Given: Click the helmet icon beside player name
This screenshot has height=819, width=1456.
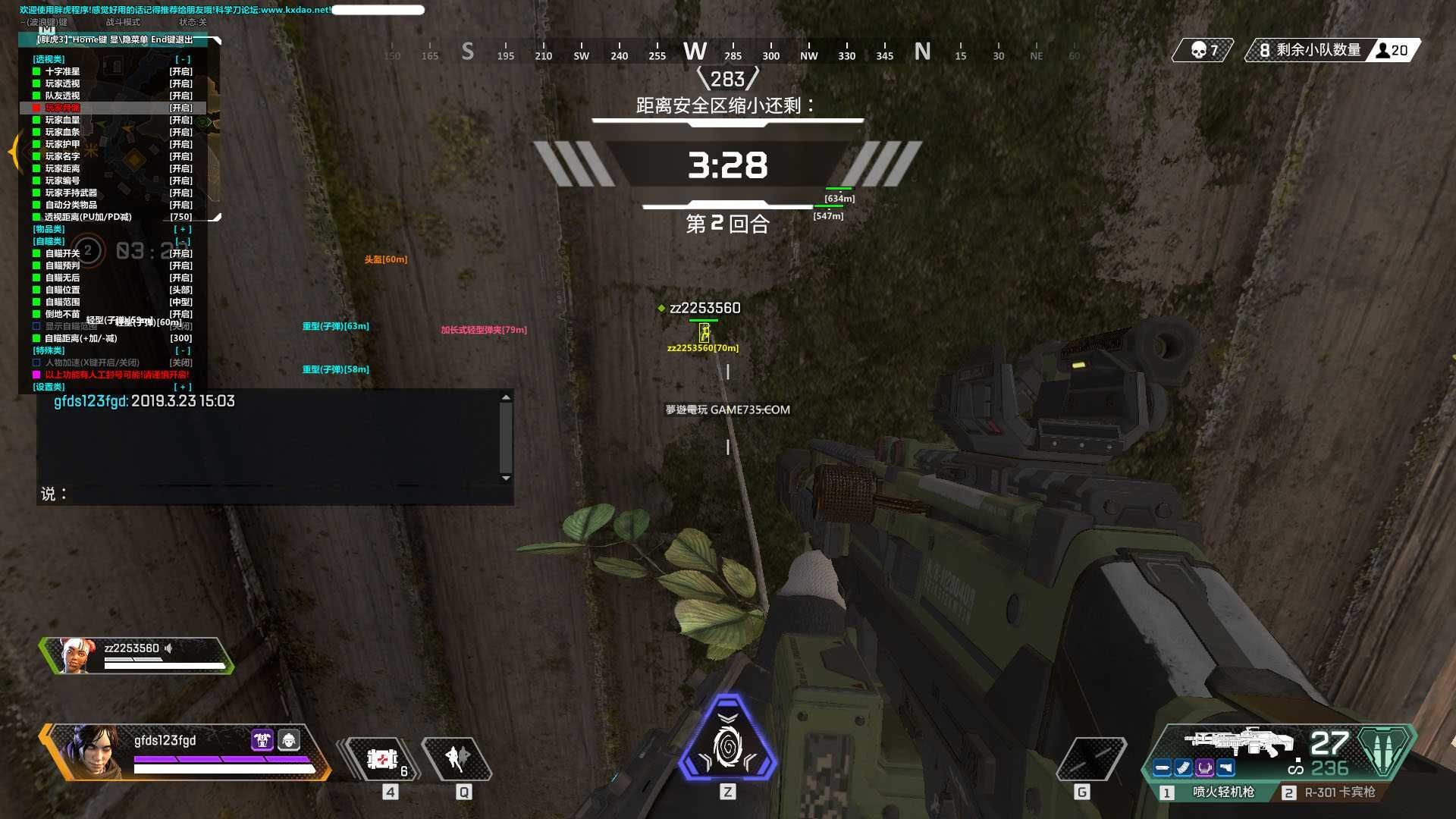Looking at the screenshot, I should (289, 739).
